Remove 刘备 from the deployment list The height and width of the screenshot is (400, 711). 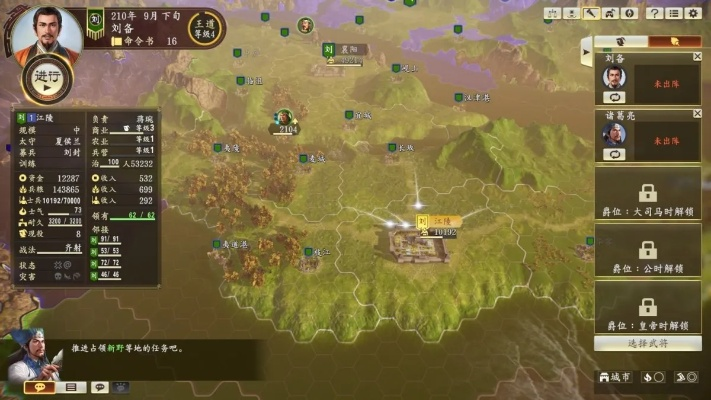pos(697,57)
